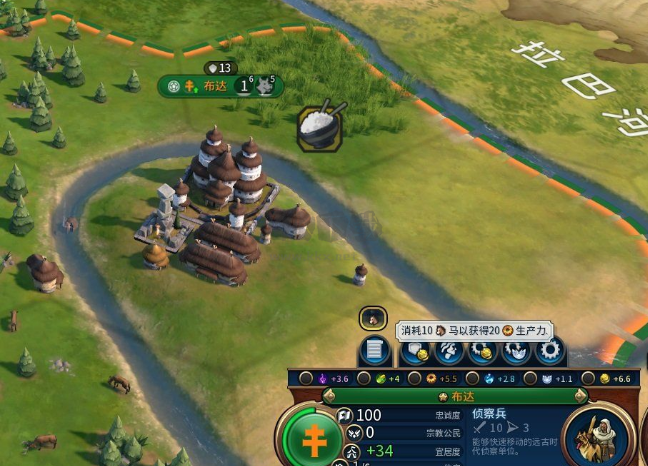648x466 pixels.
Task: Toggle the gold yield focus
Action: 590,379
